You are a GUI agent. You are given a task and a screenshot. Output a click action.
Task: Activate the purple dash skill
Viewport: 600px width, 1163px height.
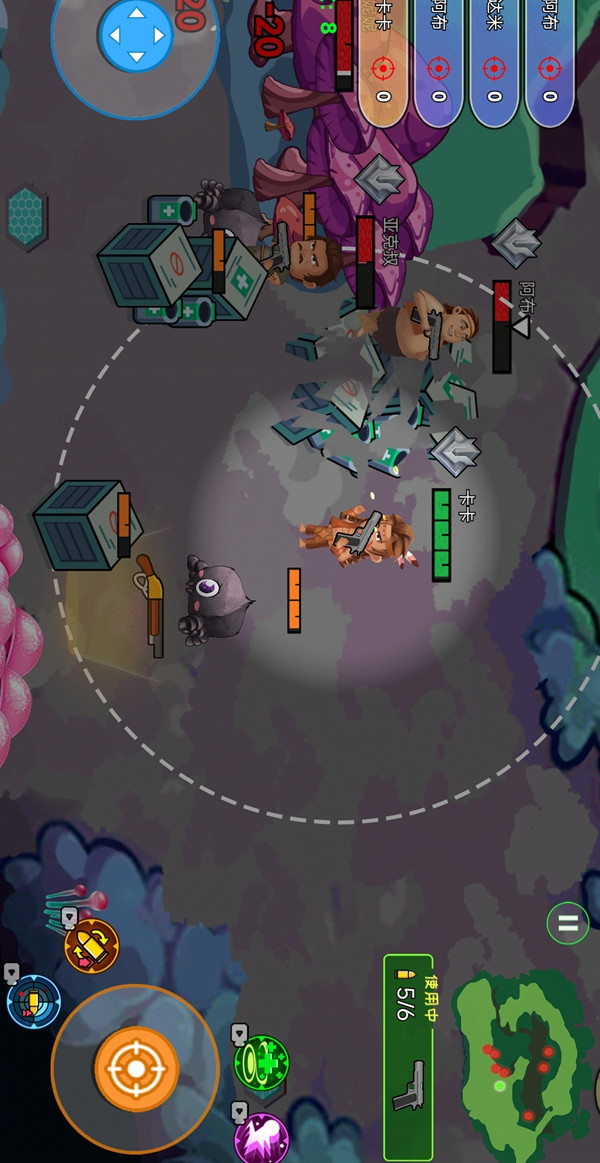(261, 1137)
